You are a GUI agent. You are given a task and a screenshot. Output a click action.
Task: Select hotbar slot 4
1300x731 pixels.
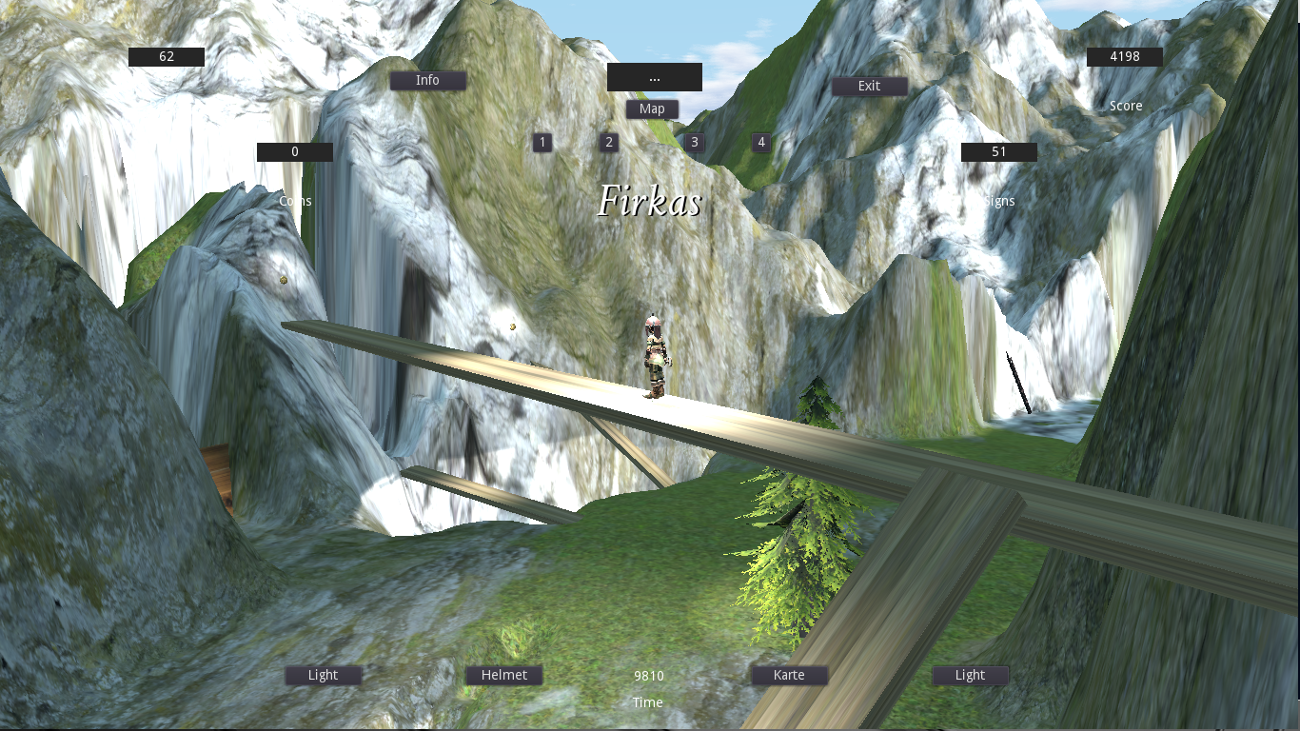click(760, 142)
